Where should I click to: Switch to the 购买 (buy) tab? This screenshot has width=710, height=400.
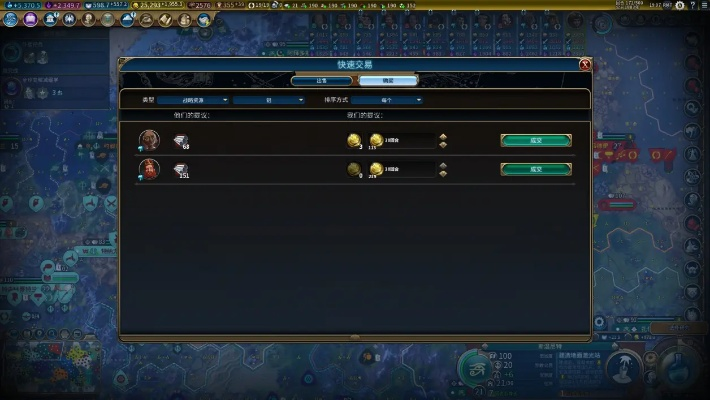389,80
